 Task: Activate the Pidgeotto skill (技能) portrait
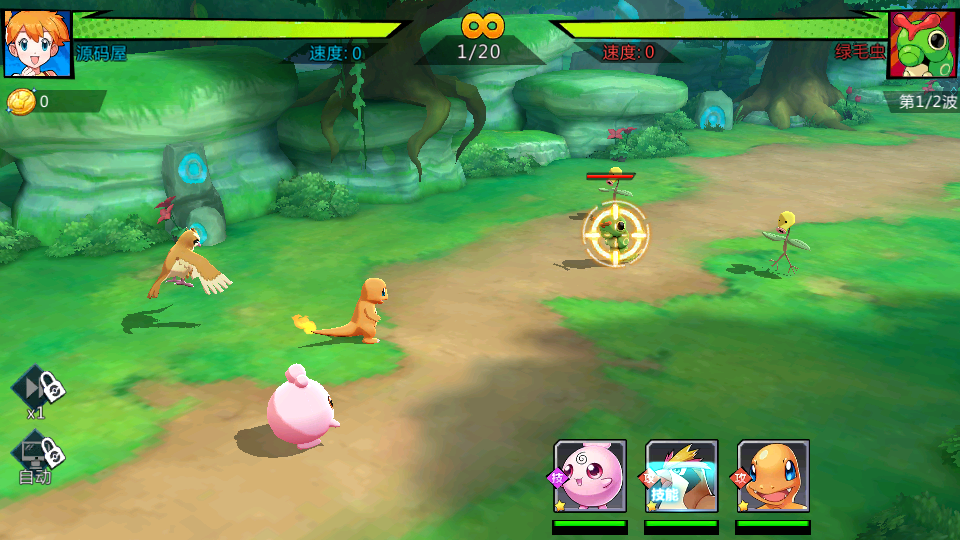(682, 476)
